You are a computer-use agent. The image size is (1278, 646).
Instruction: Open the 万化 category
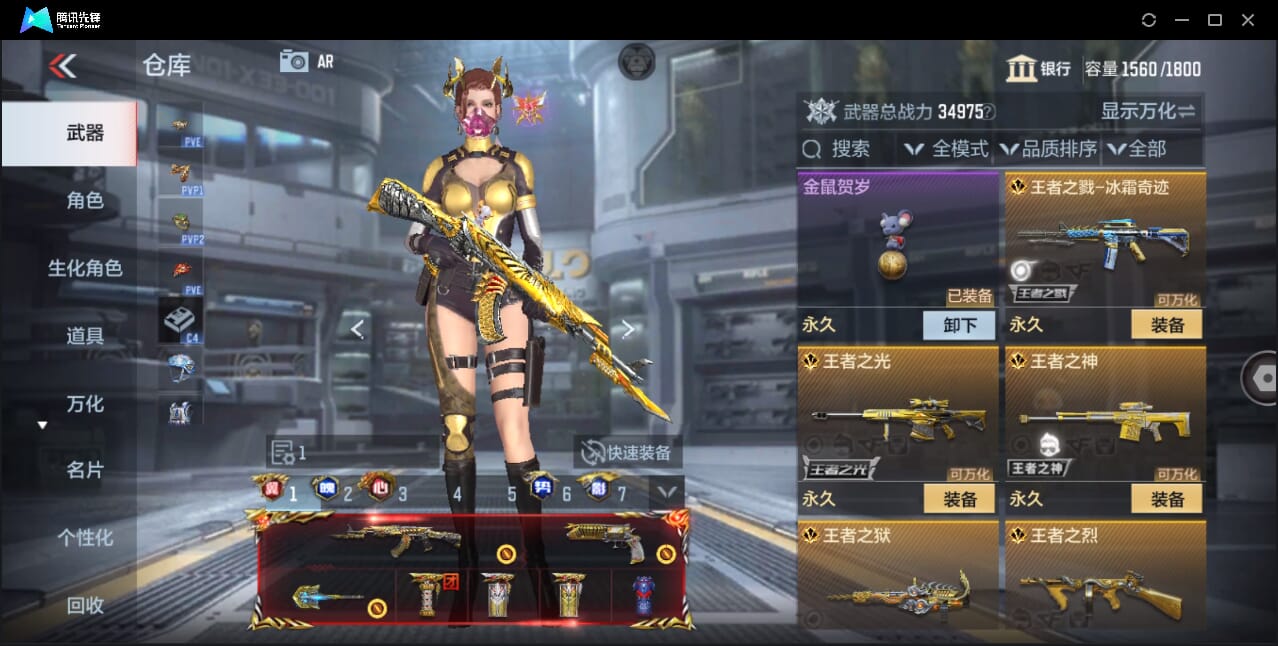tap(85, 404)
